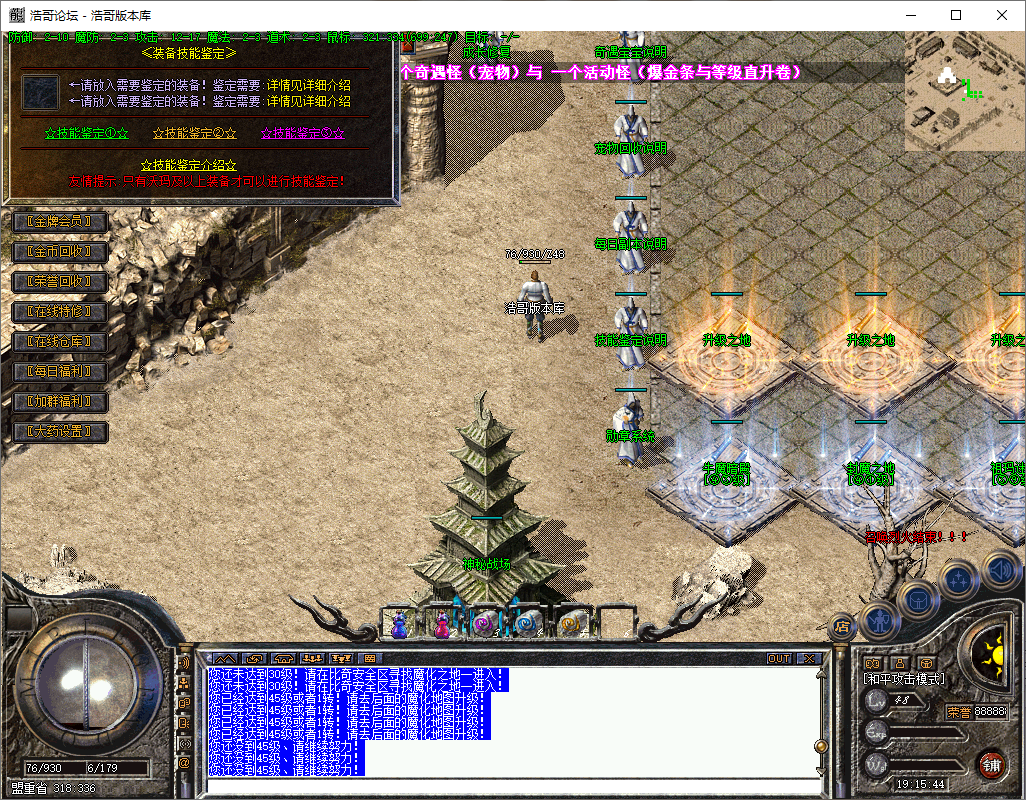The image size is (1026, 800).
Task: Open the 金牌会员 menu button
Action: pos(59,221)
